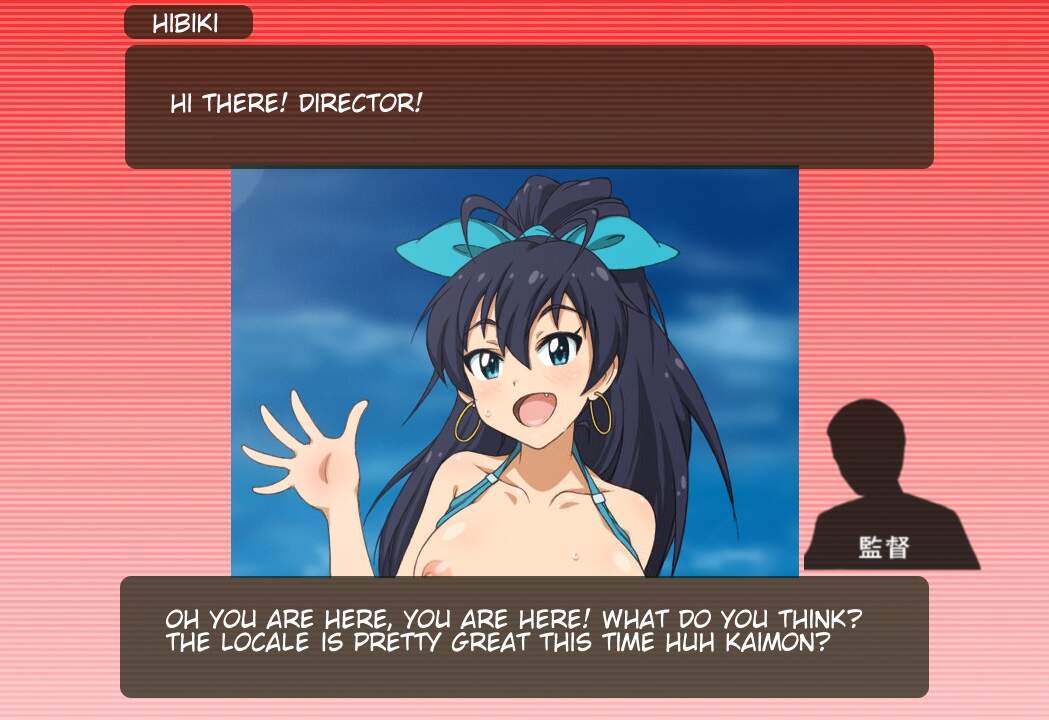
Task: Click the bottom dialogue box to continue
Action: [x=524, y=637]
